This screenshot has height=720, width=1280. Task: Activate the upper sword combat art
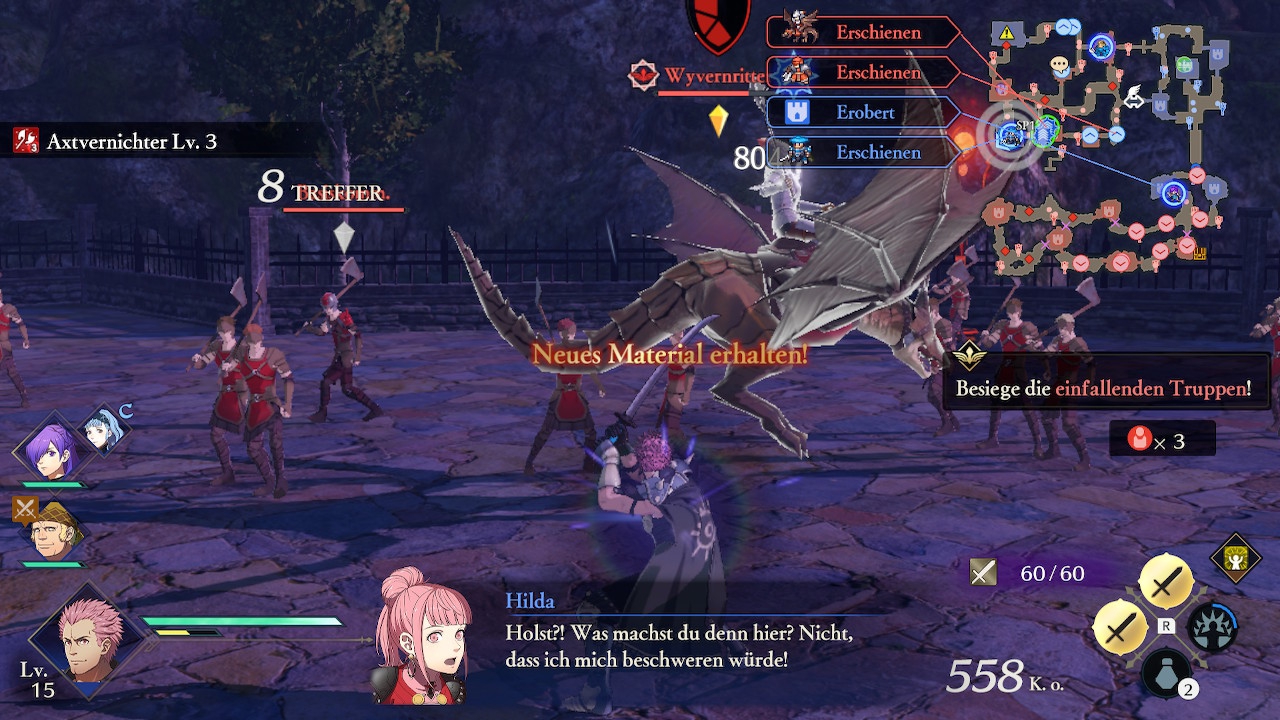click(1165, 580)
